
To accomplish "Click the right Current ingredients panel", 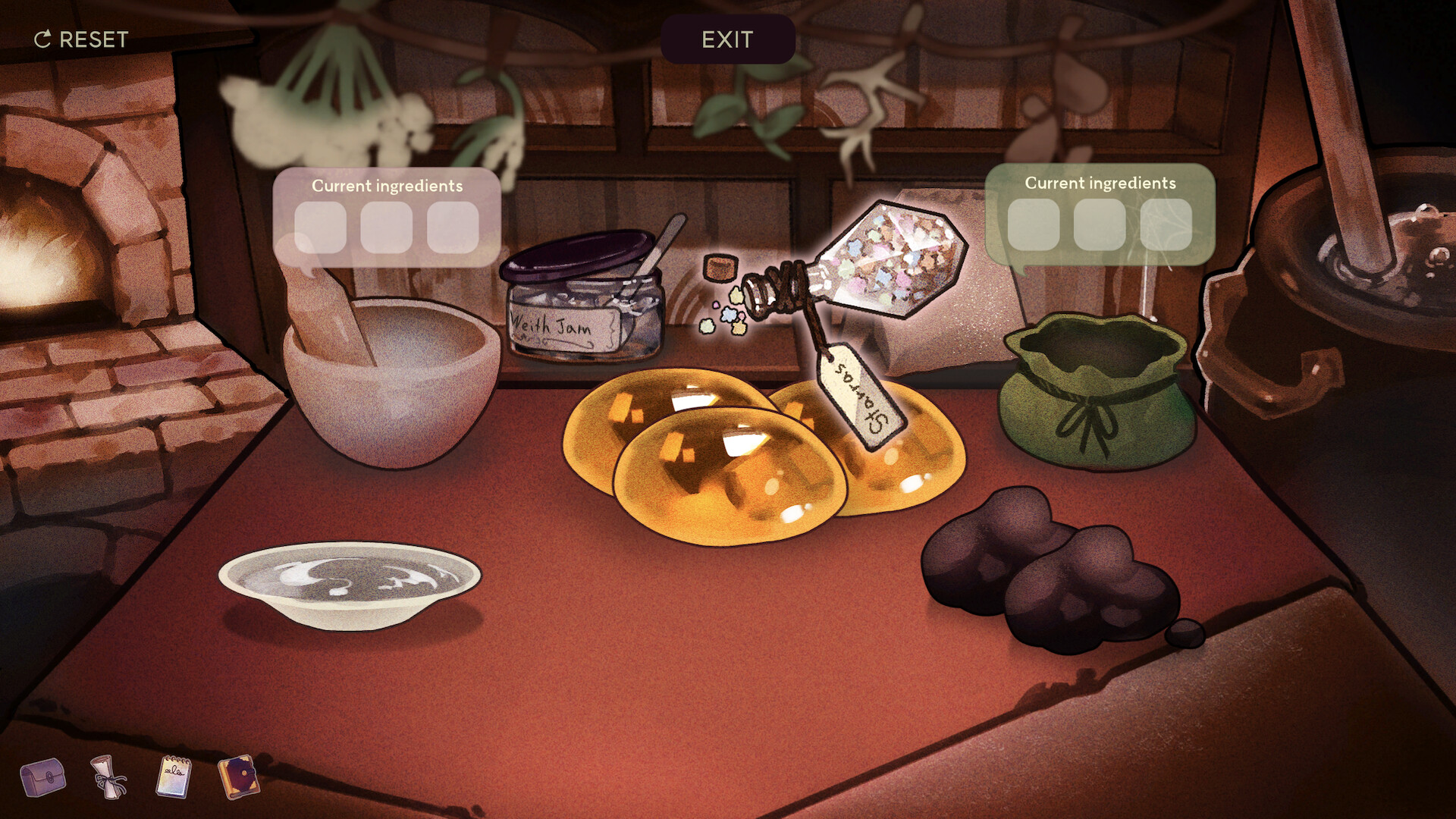I will tap(1100, 184).
